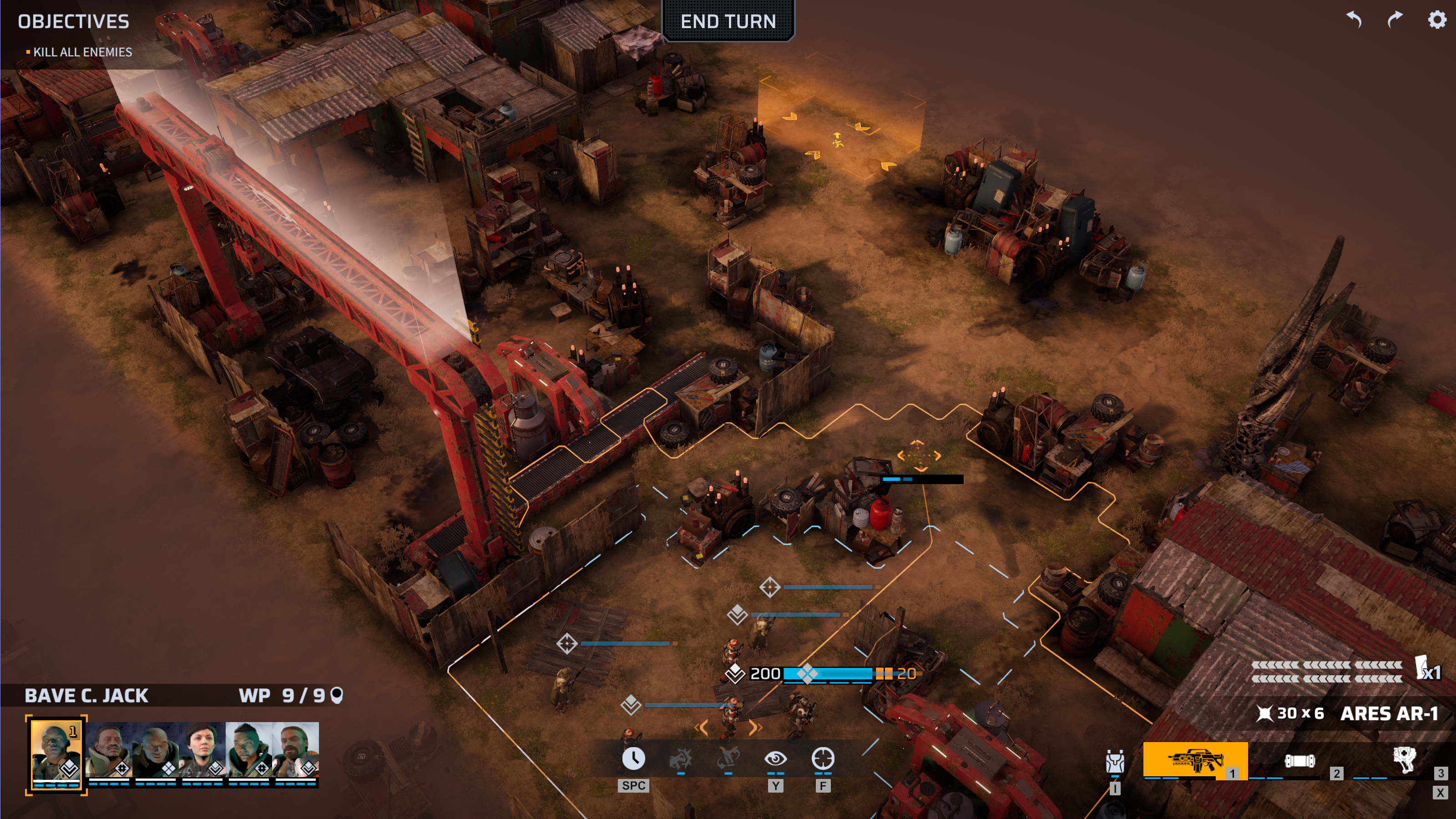Select Bave C. Jack's highlighted portrait
This screenshot has width=1456, height=819.
click(x=56, y=752)
